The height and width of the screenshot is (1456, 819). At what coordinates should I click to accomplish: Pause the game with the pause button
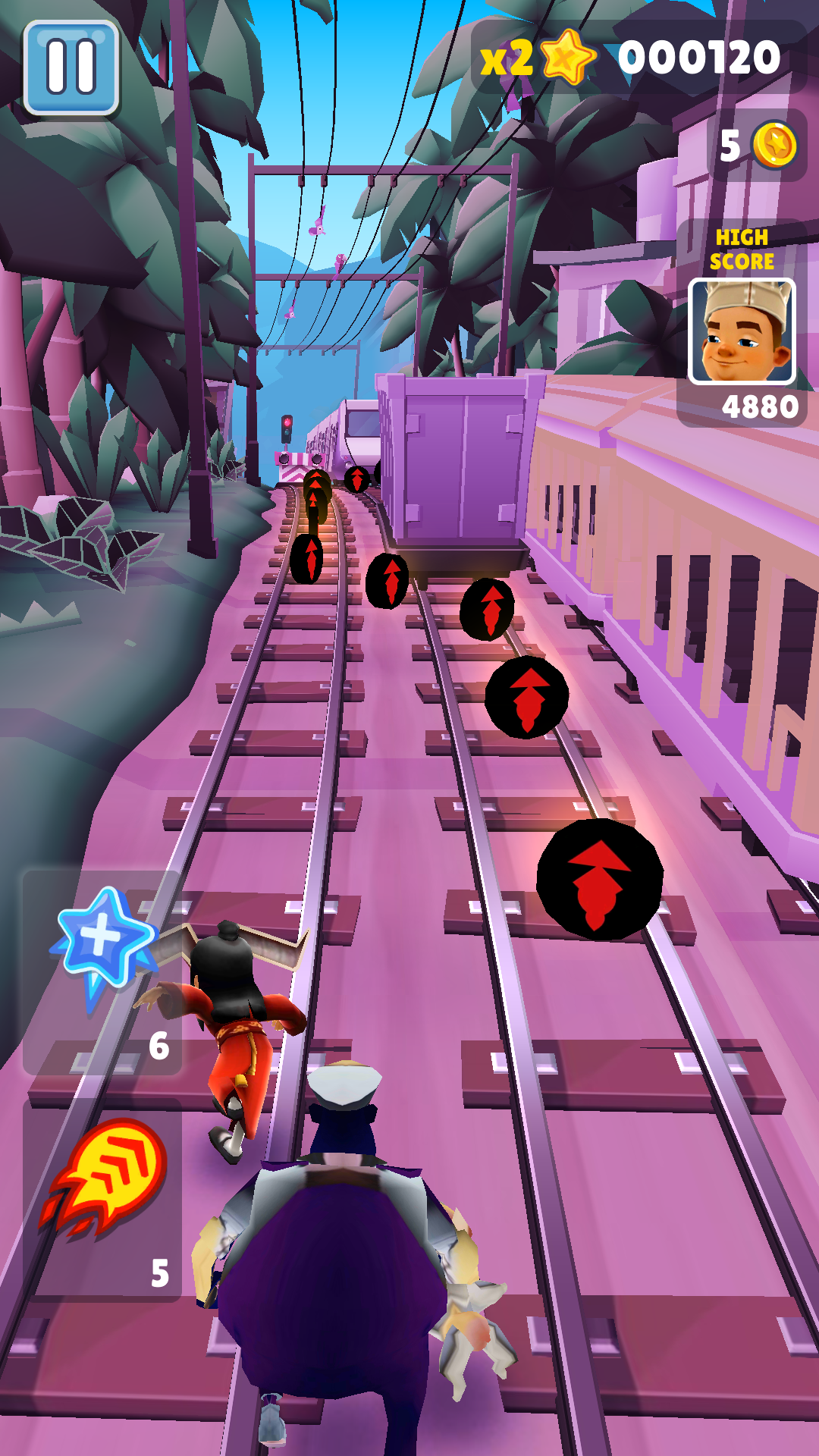click(71, 67)
